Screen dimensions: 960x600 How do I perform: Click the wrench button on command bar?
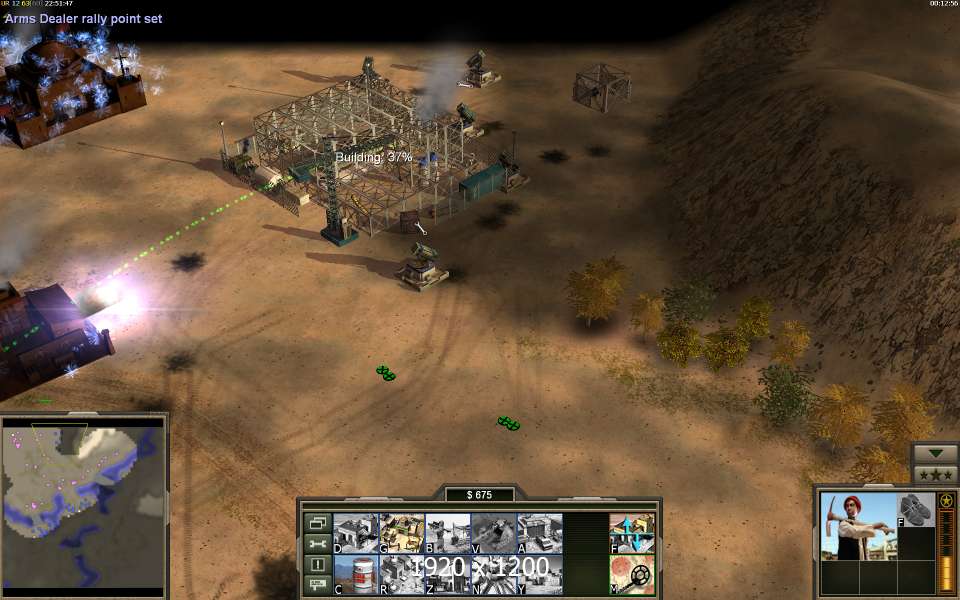317,544
